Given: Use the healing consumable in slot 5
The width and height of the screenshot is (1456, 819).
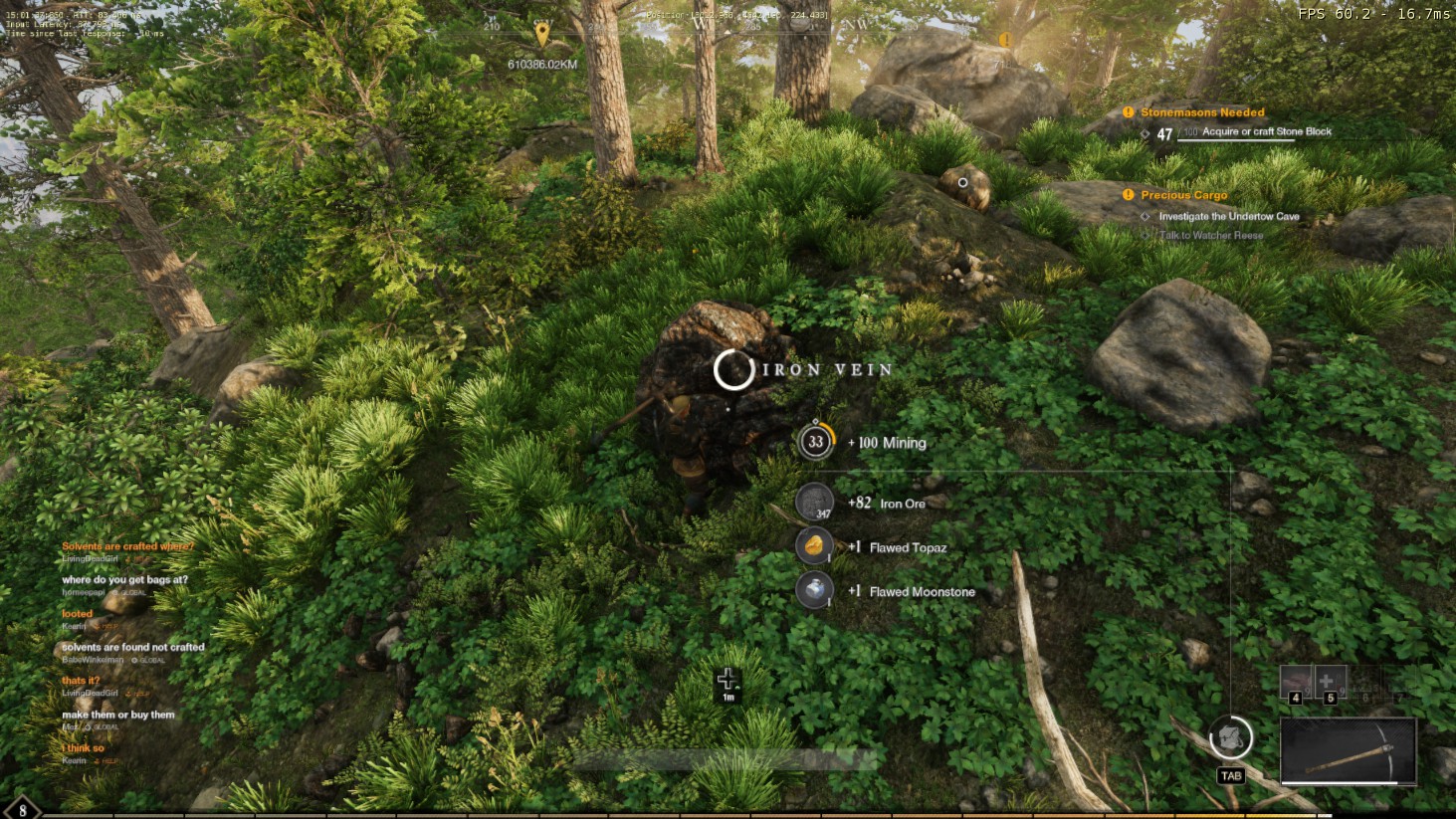Looking at the screenshot, I should (1330, 683).
